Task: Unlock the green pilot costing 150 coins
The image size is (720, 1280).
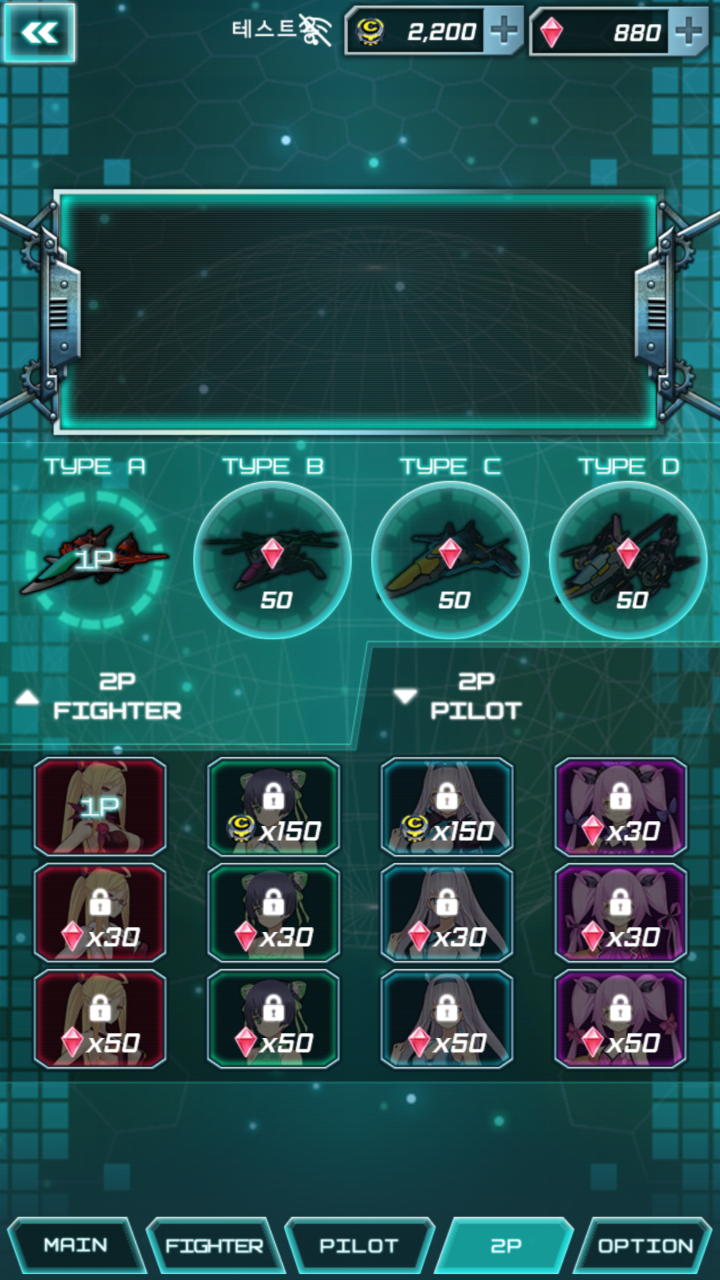Action: pyautogui.click(x=273, y=807)
